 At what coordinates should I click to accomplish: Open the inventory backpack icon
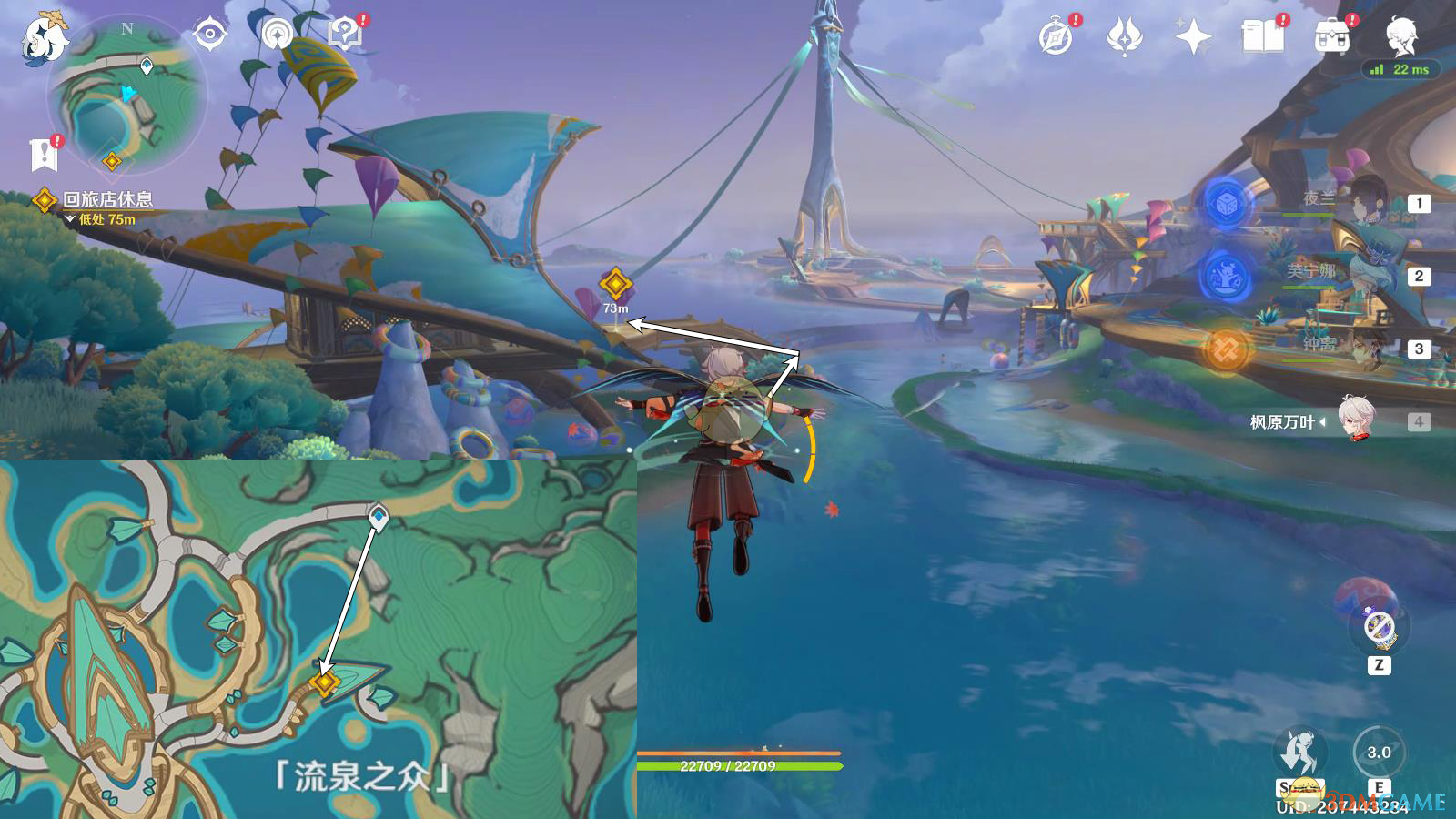coord(1331,37)
